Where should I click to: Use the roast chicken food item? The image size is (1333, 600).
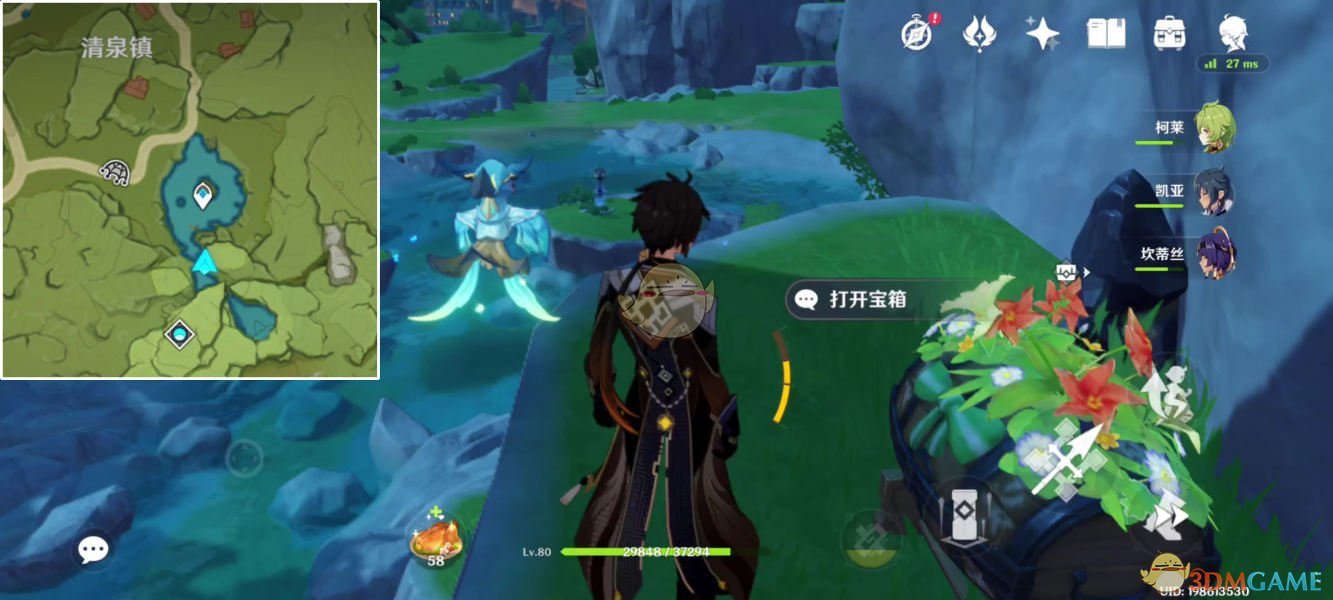pyautogui.click(x=436, y=541)
